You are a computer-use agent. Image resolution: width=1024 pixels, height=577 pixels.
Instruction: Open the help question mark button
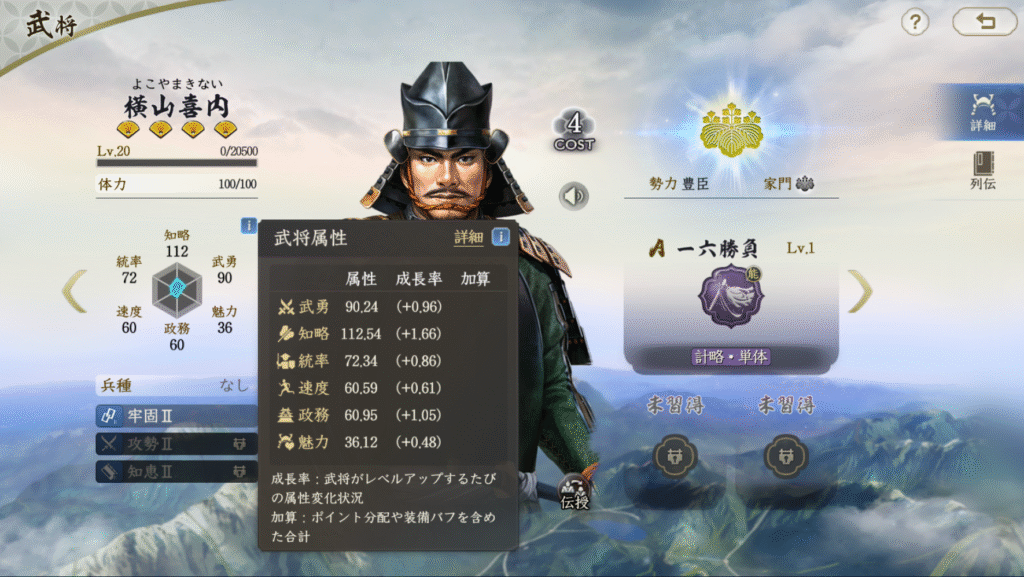point(915,21)
